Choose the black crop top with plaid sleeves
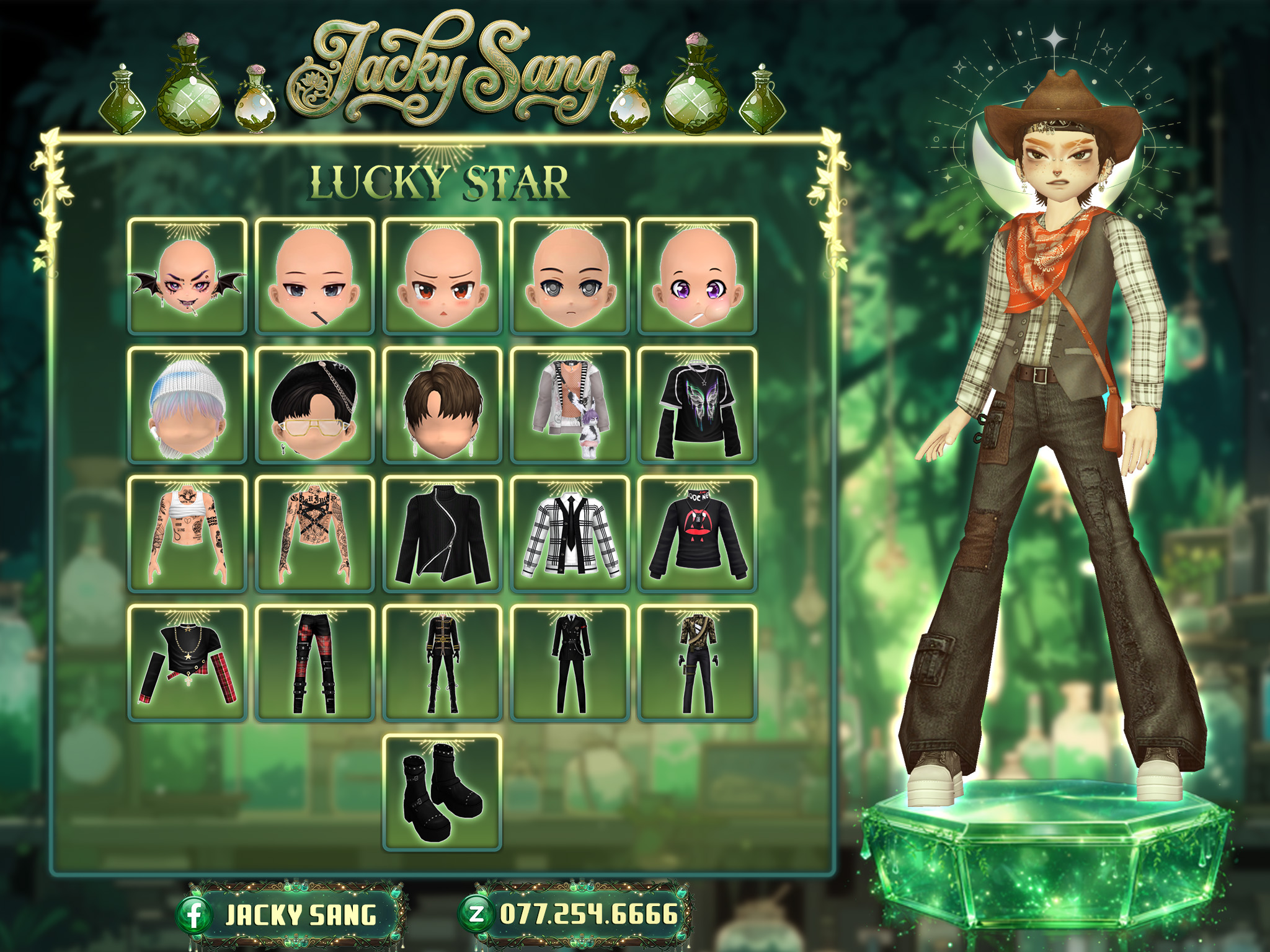This screenshot has width=1270, height=952. pos(187,663)
